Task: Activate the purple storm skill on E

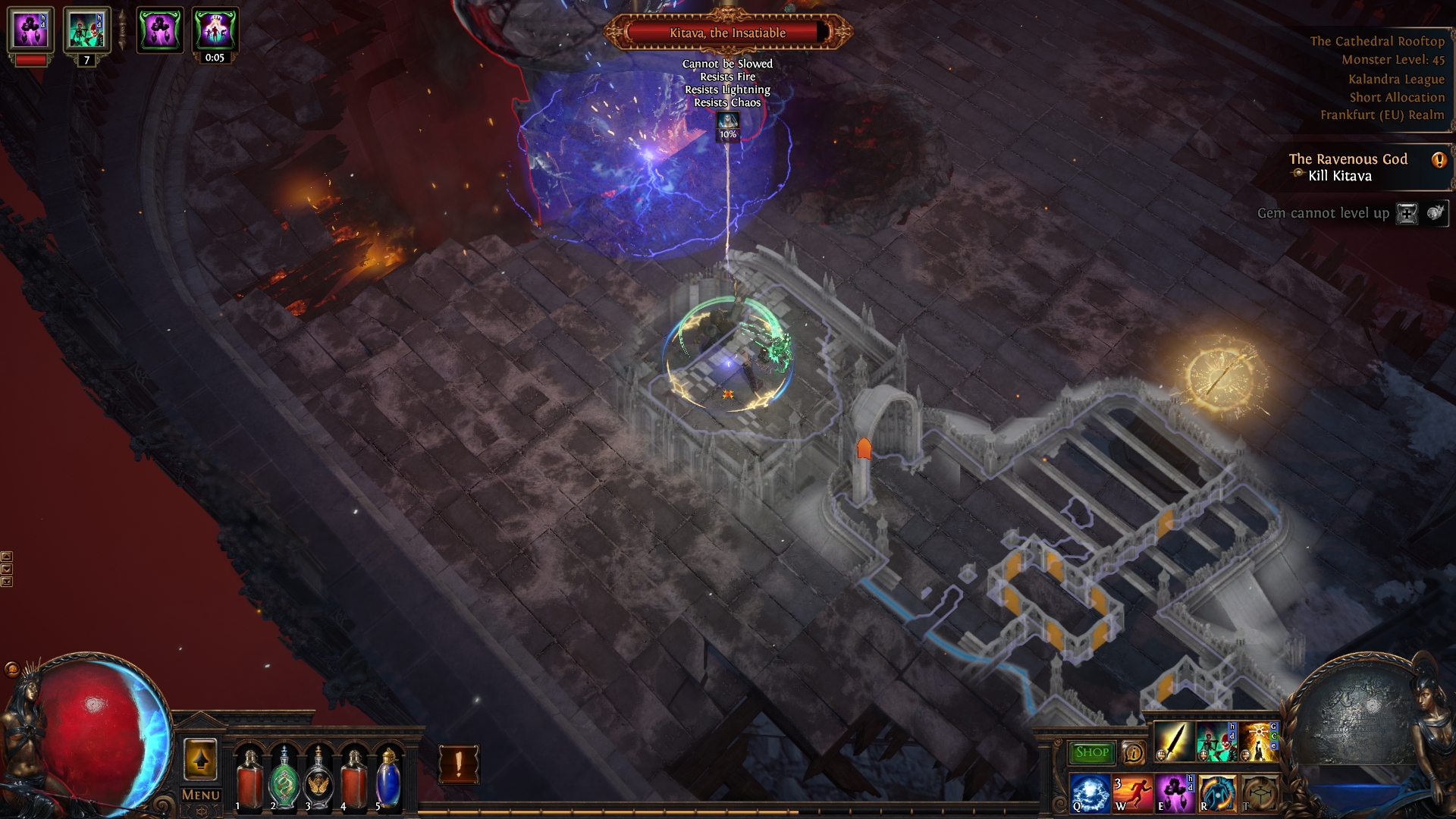Action: (1174, 792)
